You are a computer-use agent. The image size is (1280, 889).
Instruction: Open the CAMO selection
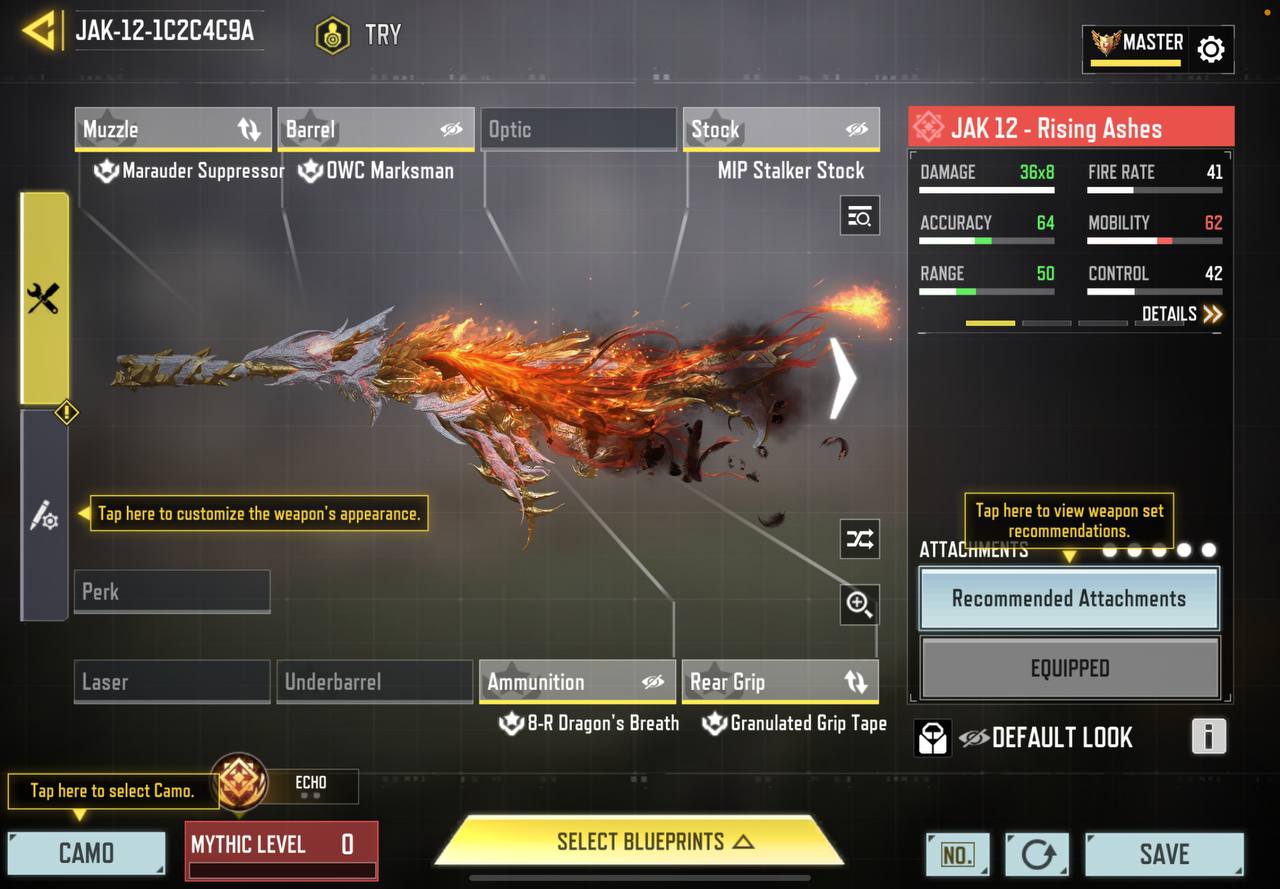86,853
